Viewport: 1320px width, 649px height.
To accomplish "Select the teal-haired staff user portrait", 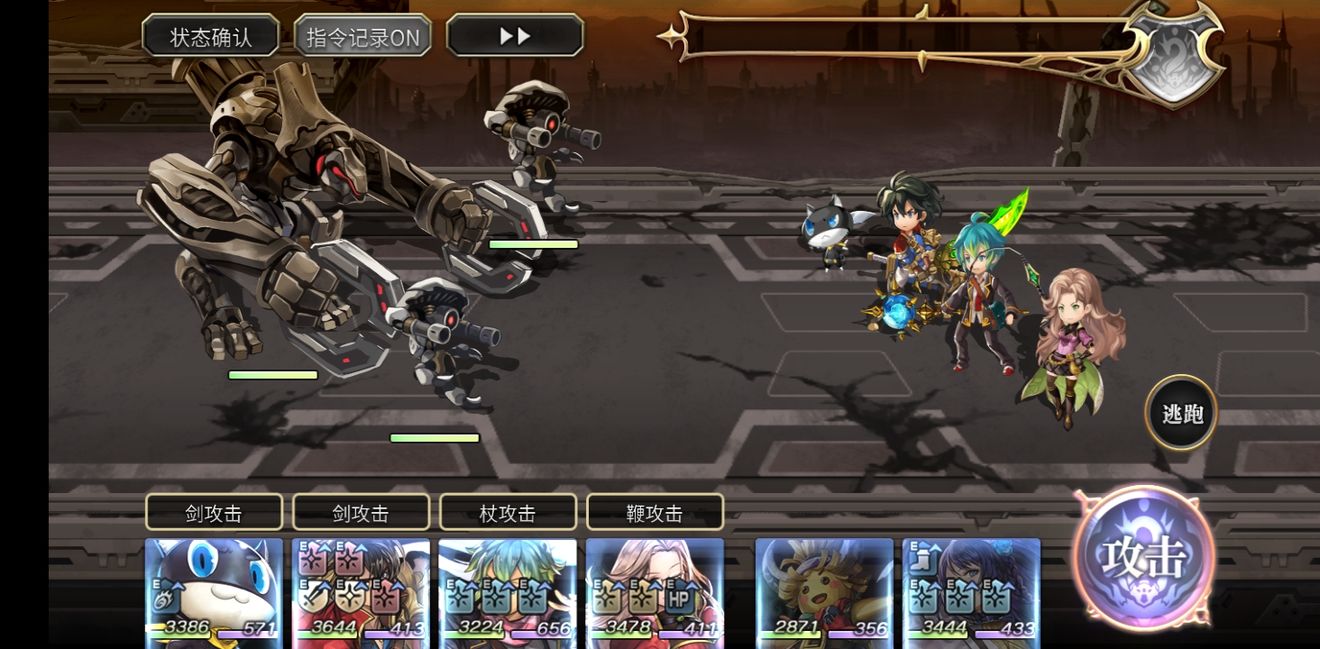I will pos(507,592).
